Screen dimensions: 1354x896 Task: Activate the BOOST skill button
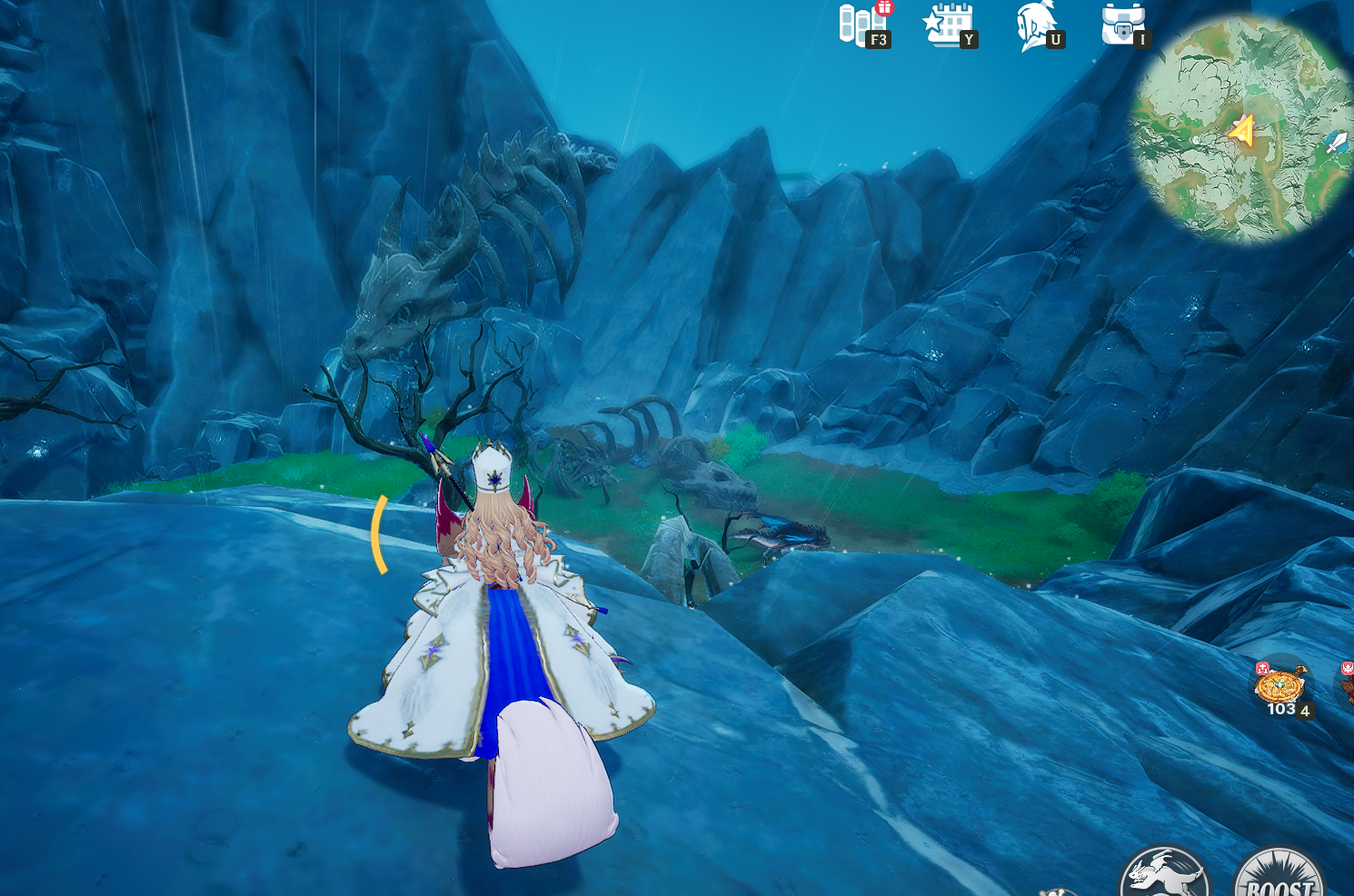[x=1279, y=874]
